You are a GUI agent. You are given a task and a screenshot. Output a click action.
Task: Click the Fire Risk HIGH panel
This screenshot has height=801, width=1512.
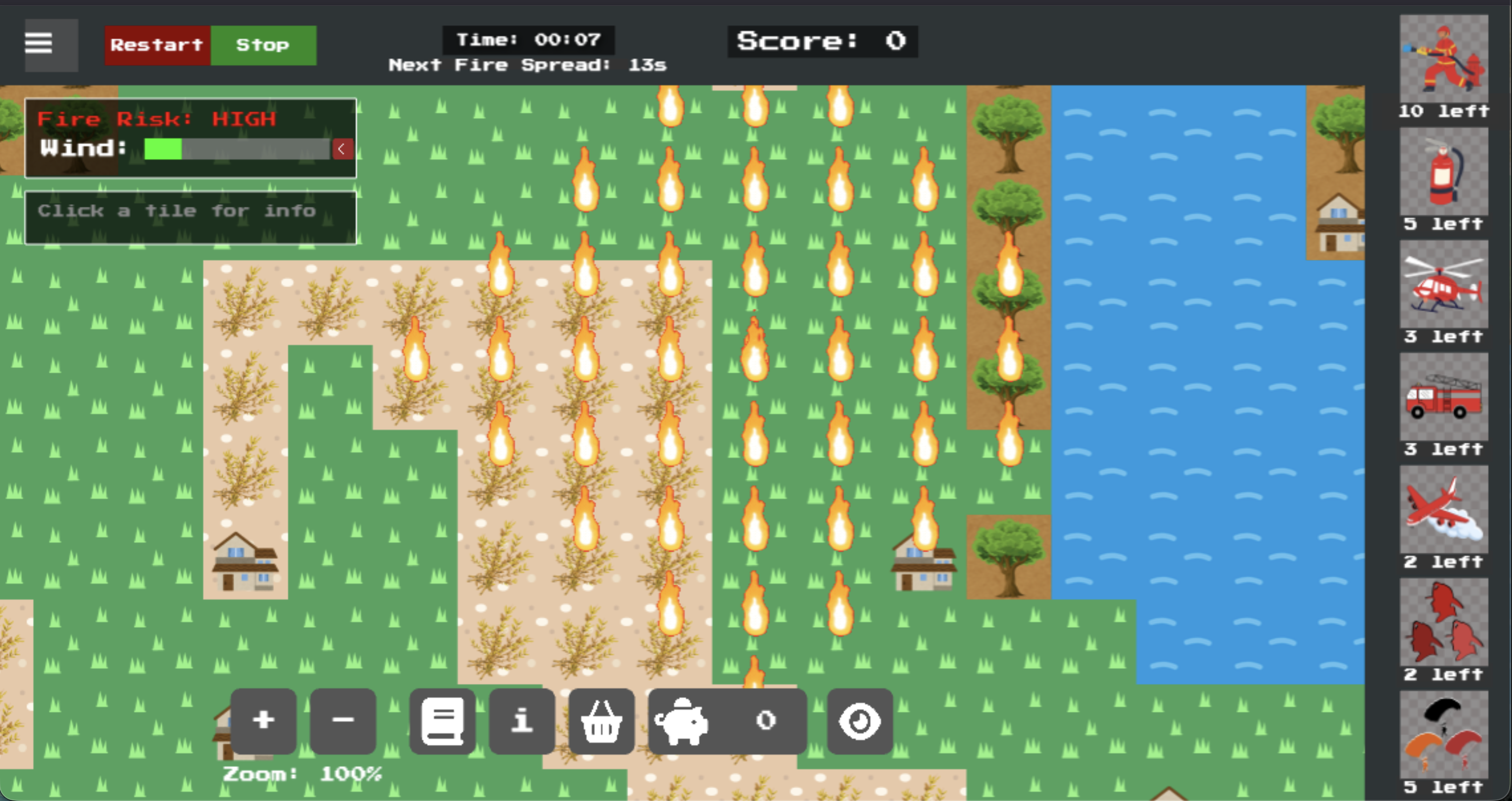(156, 119)
